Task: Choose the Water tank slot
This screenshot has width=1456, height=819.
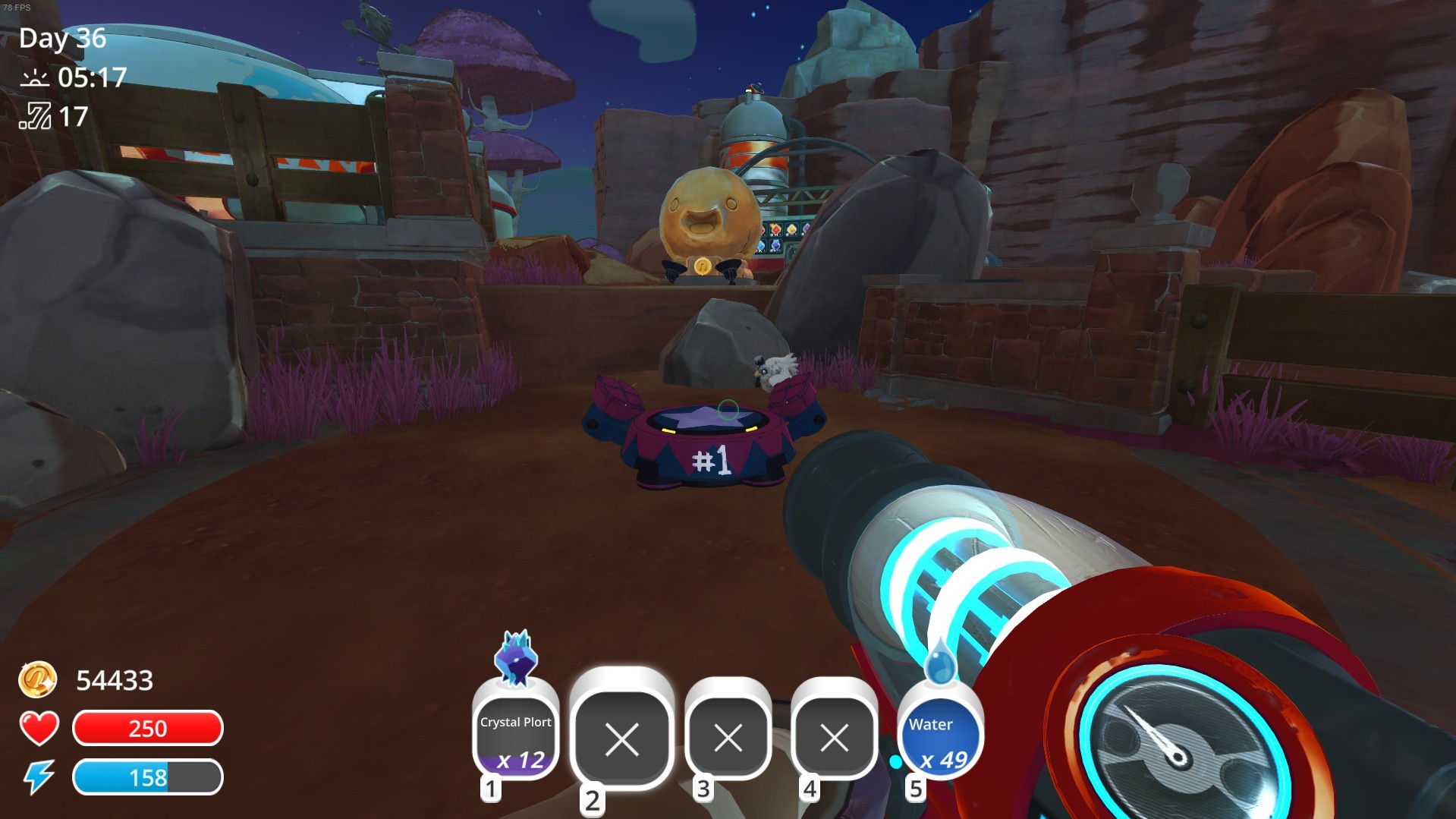Action: click(x=940, y=734)
